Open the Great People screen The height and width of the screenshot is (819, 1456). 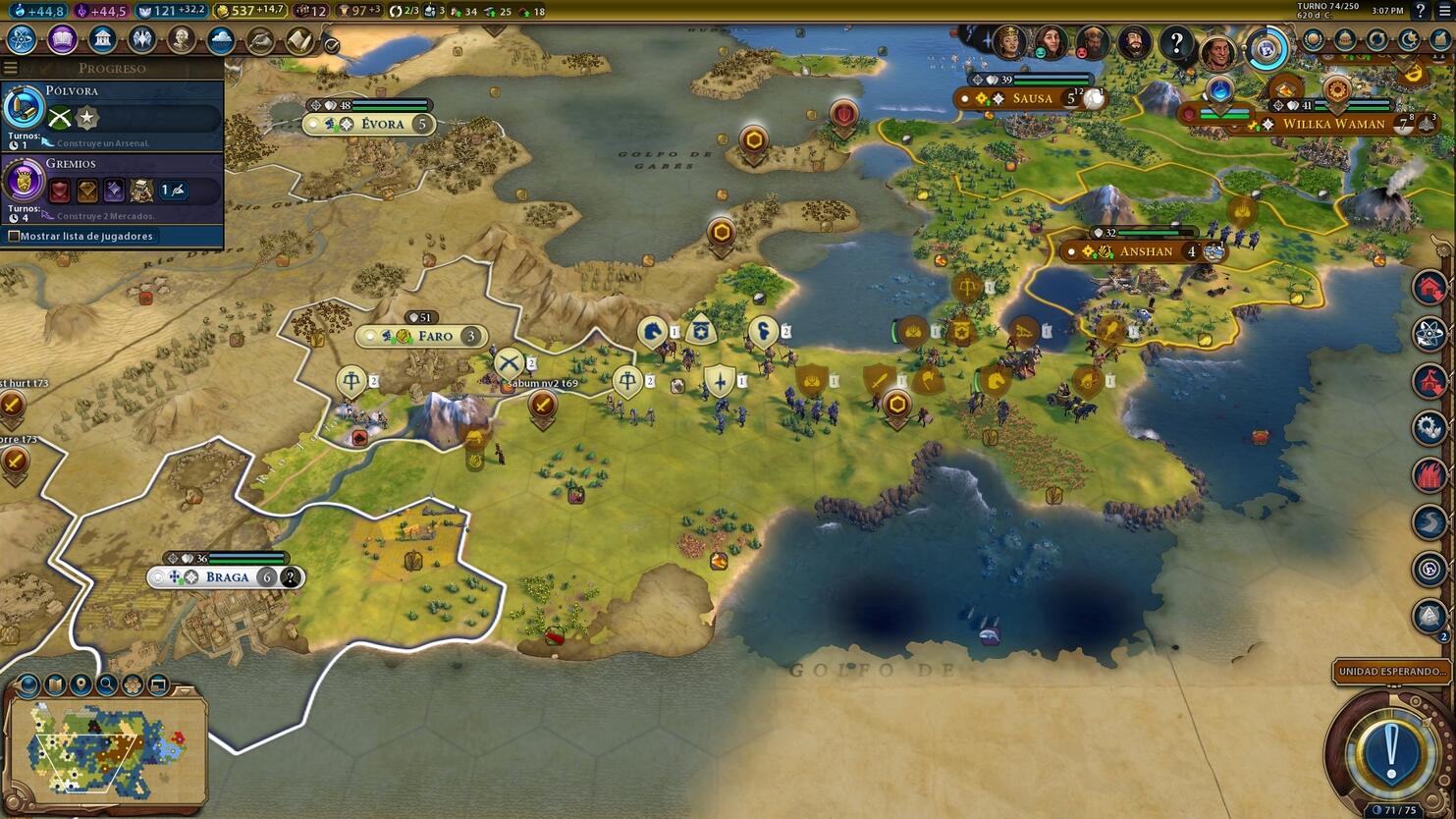coord(183,39)
